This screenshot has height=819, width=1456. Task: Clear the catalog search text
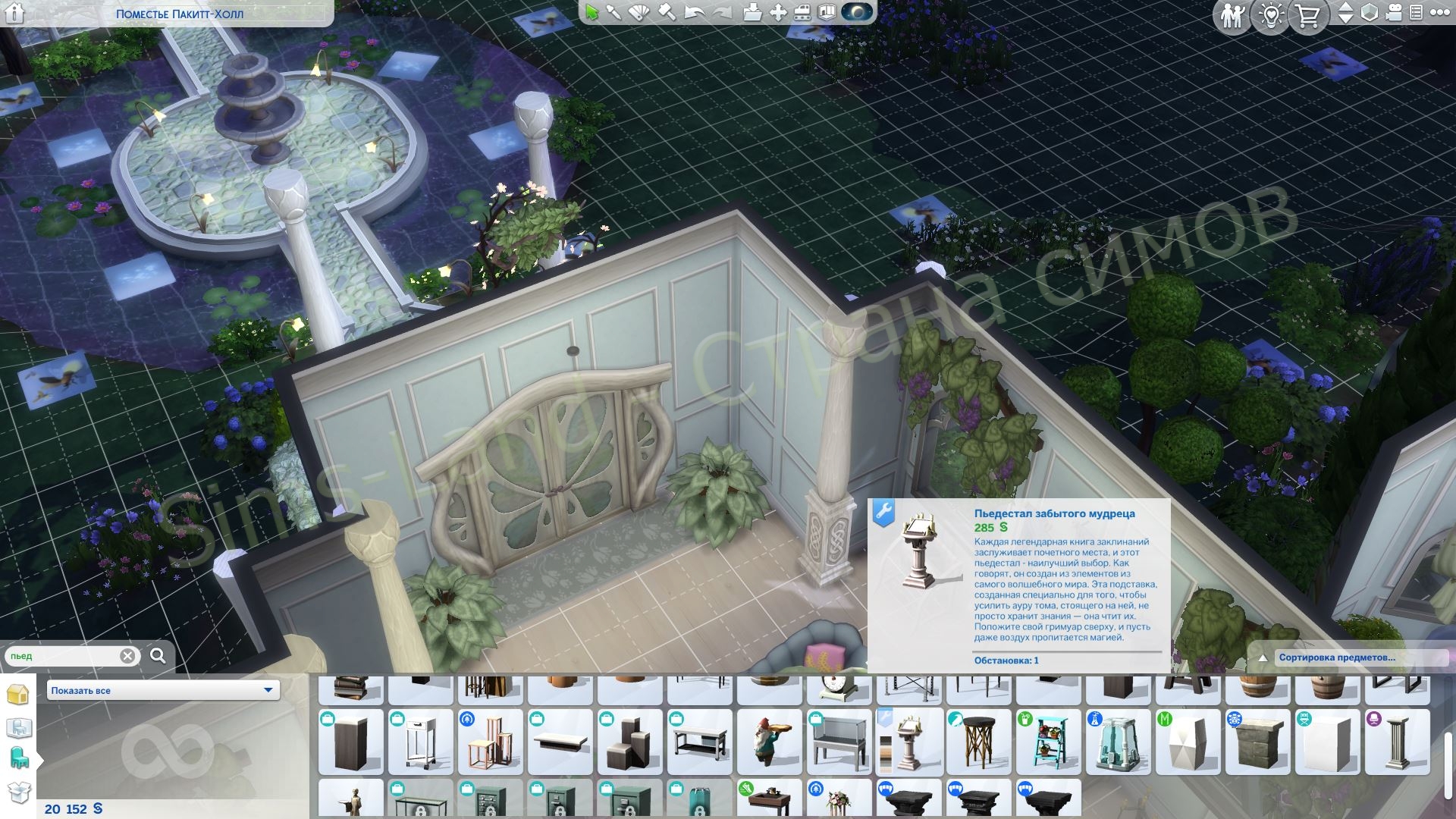pos(127,656)
